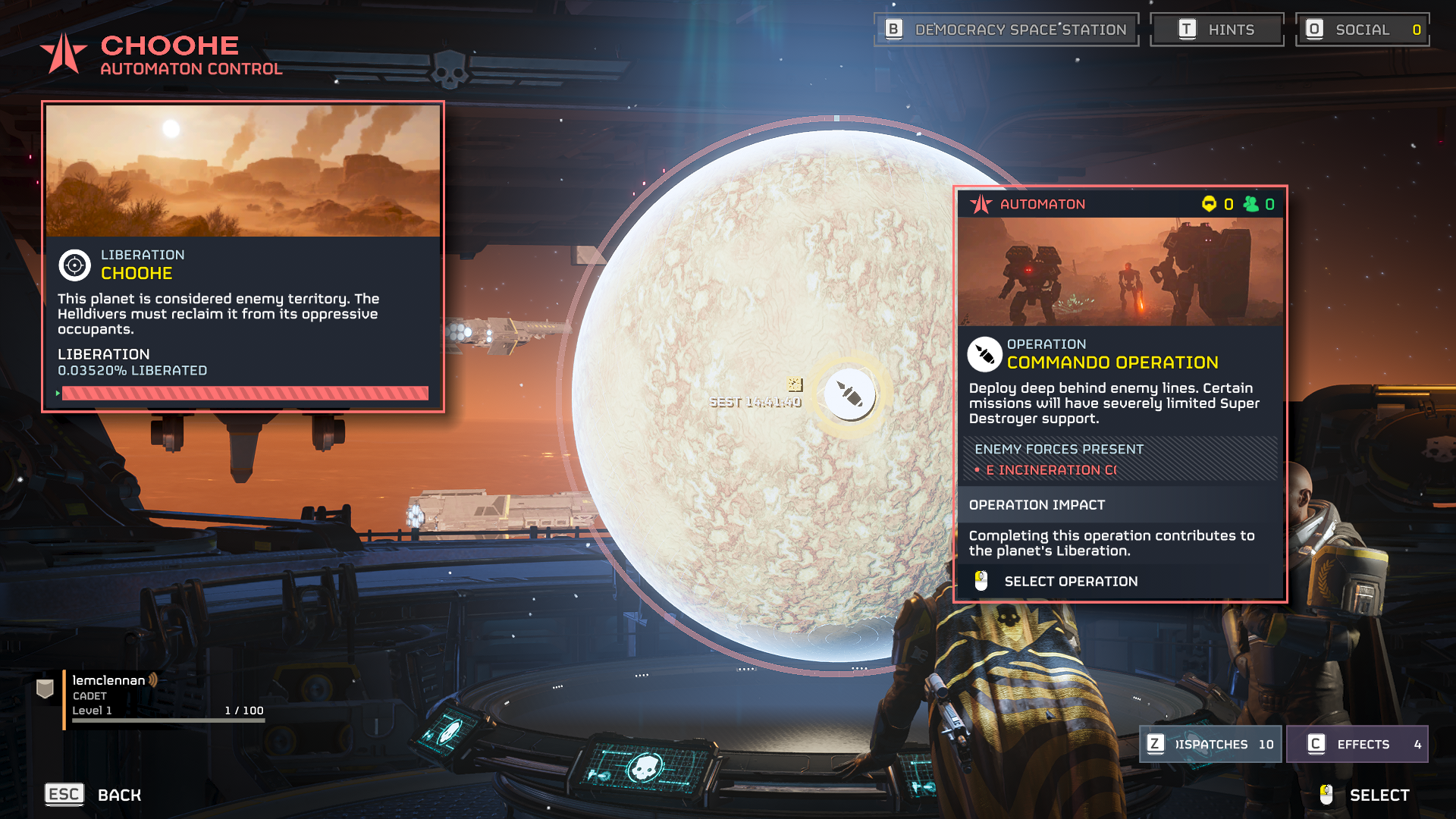Open the Dispatches panel

[1210, 744]
